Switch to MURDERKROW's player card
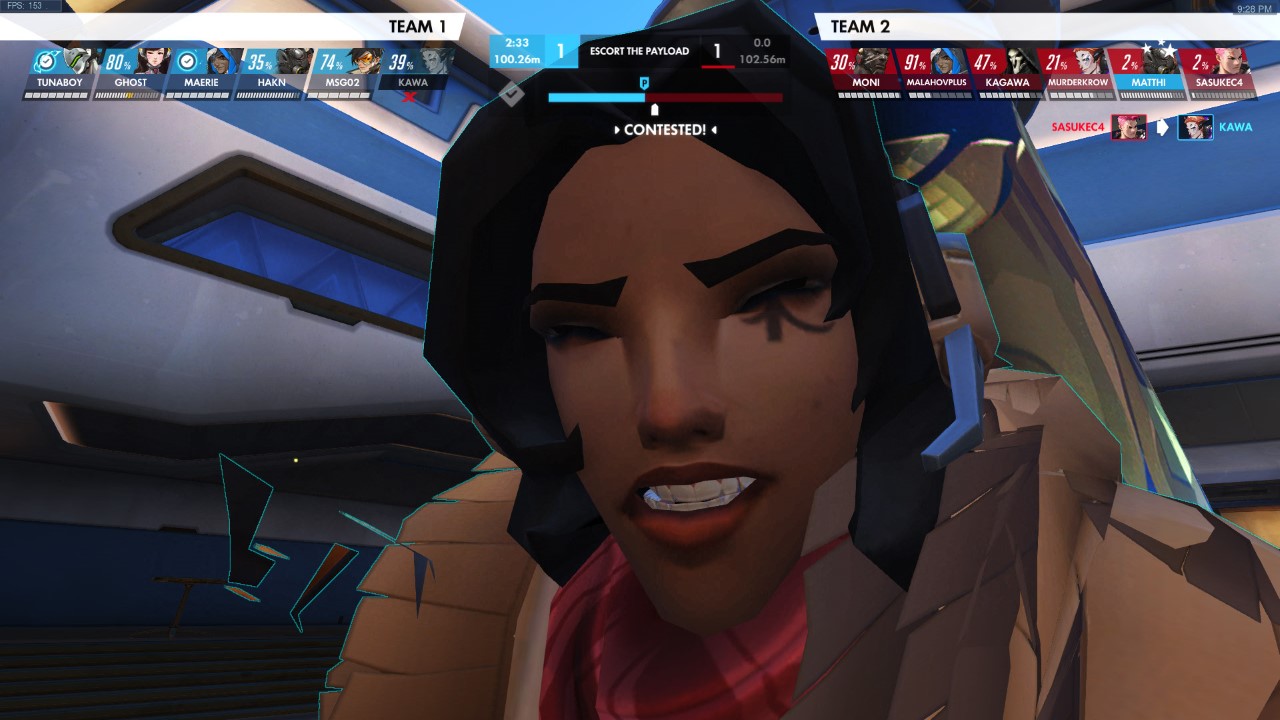The image size is (1280, 720). coord(1078,72)
